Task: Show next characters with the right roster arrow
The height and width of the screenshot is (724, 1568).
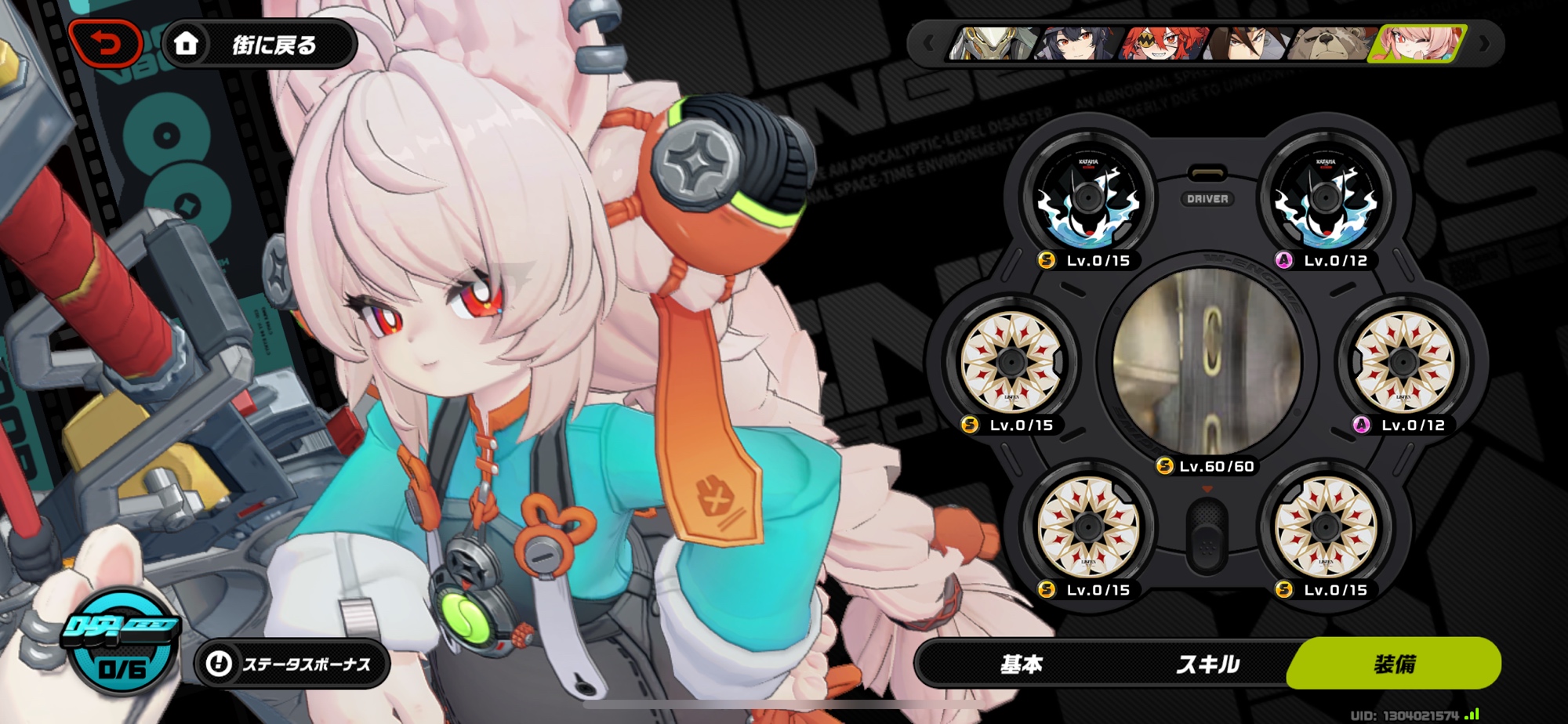Action: (x=1483, y=44)
